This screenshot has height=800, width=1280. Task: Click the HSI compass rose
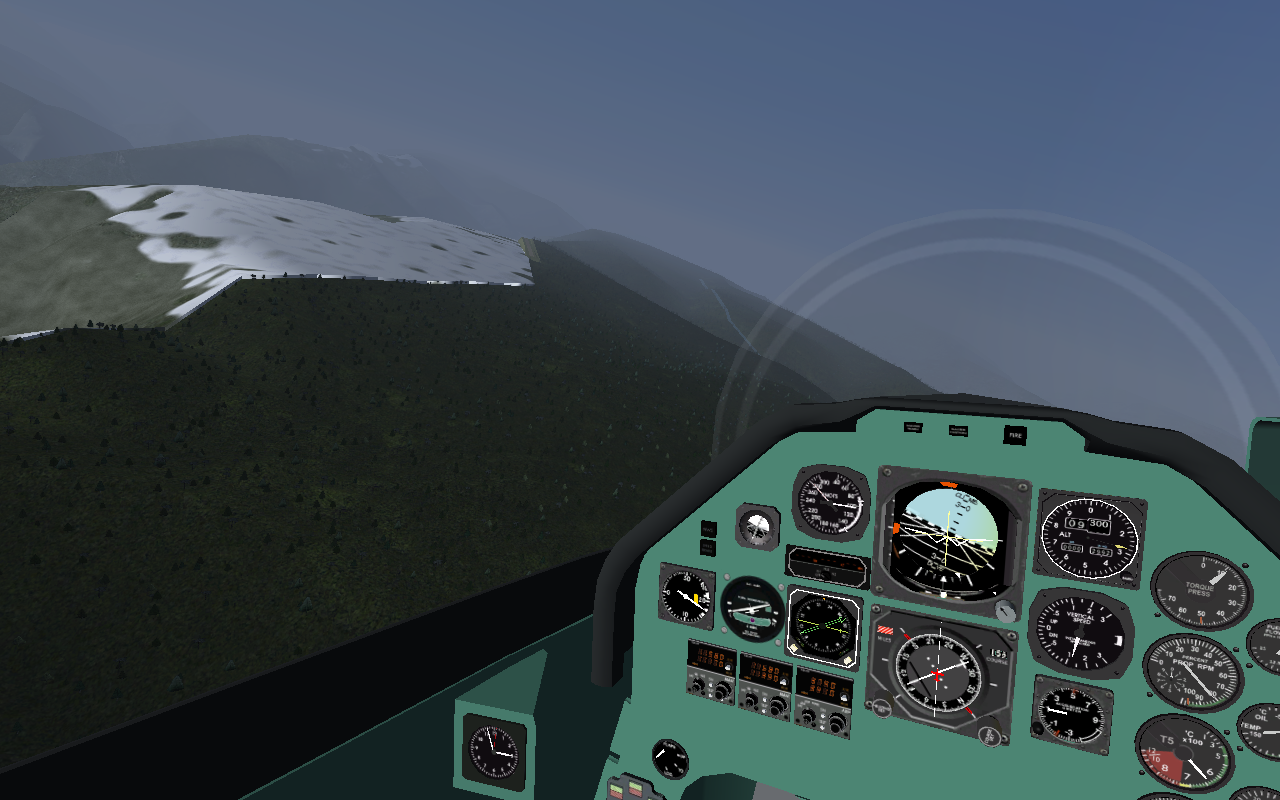pos(939,673)
